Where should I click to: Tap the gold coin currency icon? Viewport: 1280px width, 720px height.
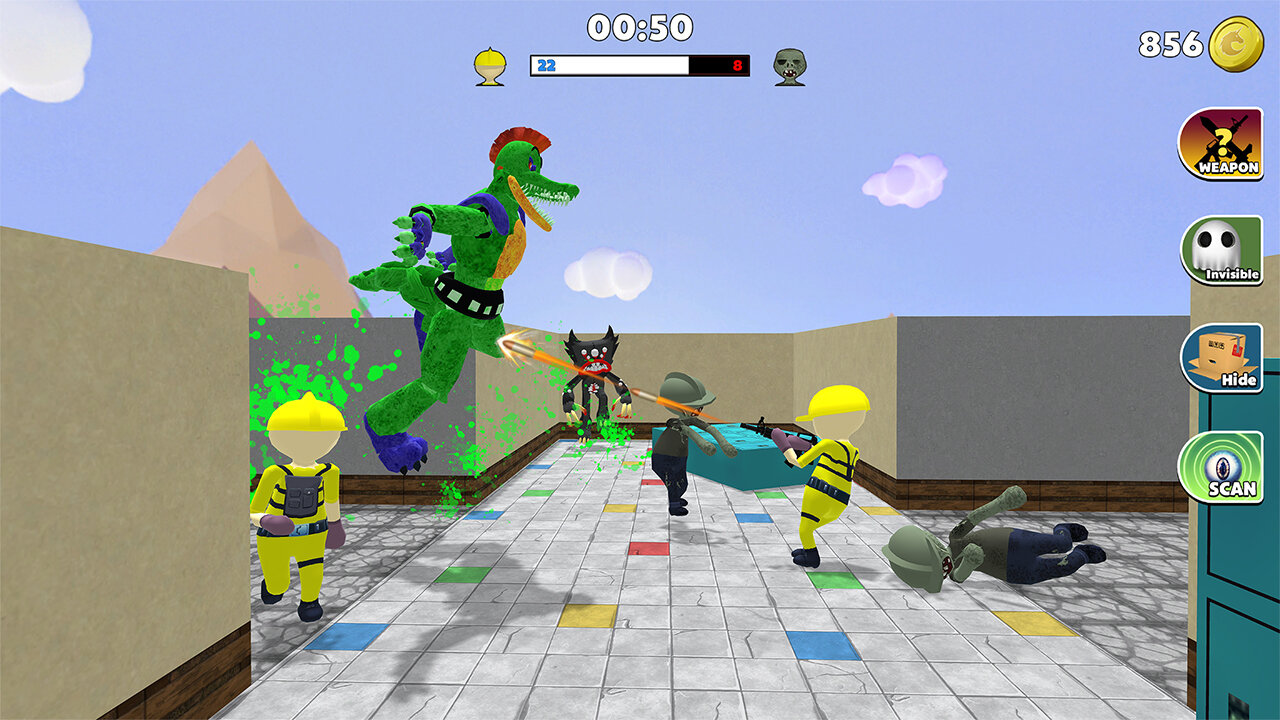[1236, 44]
